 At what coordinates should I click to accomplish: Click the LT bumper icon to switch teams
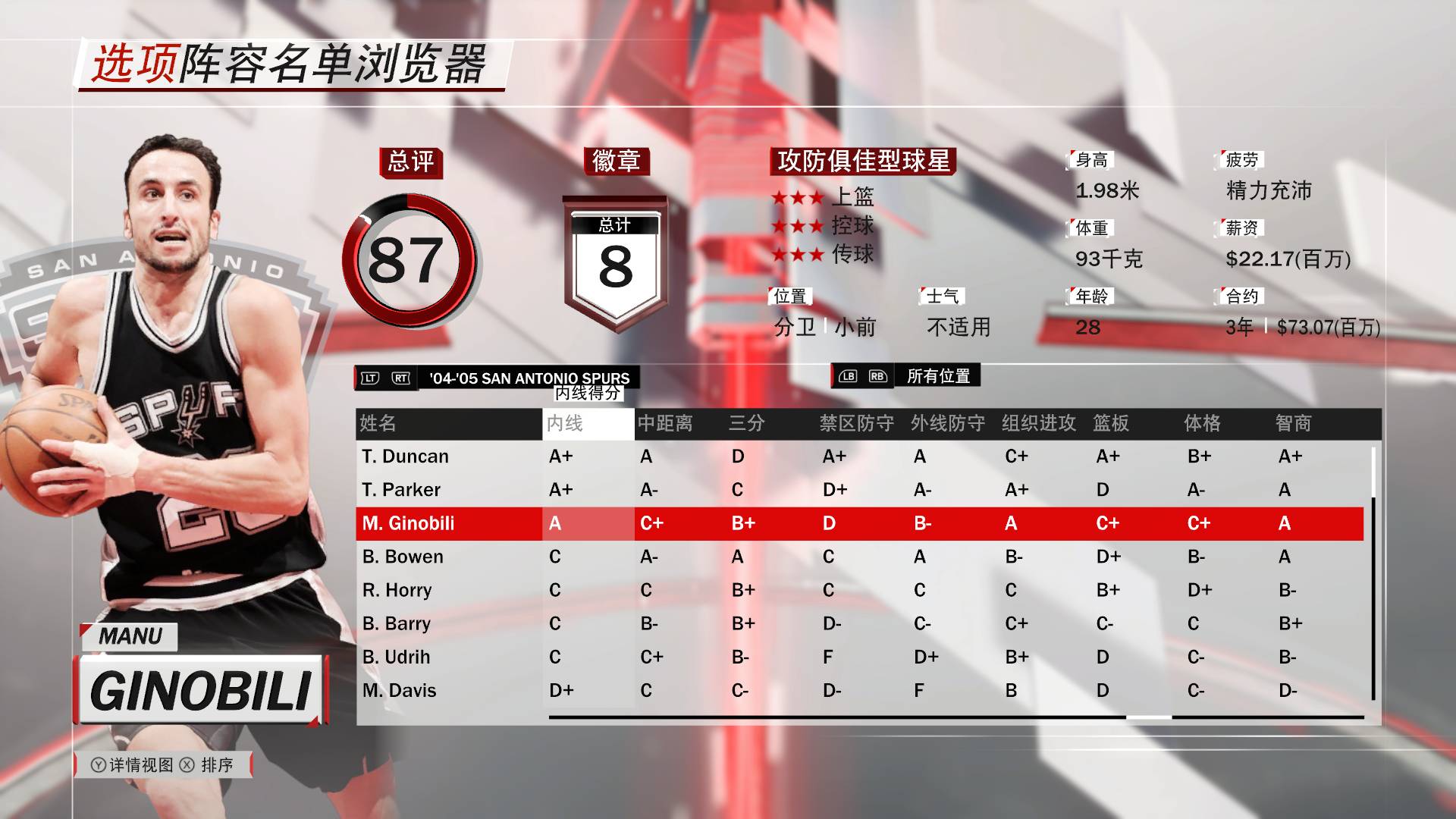pyautogui.click(x=369, y=378)
